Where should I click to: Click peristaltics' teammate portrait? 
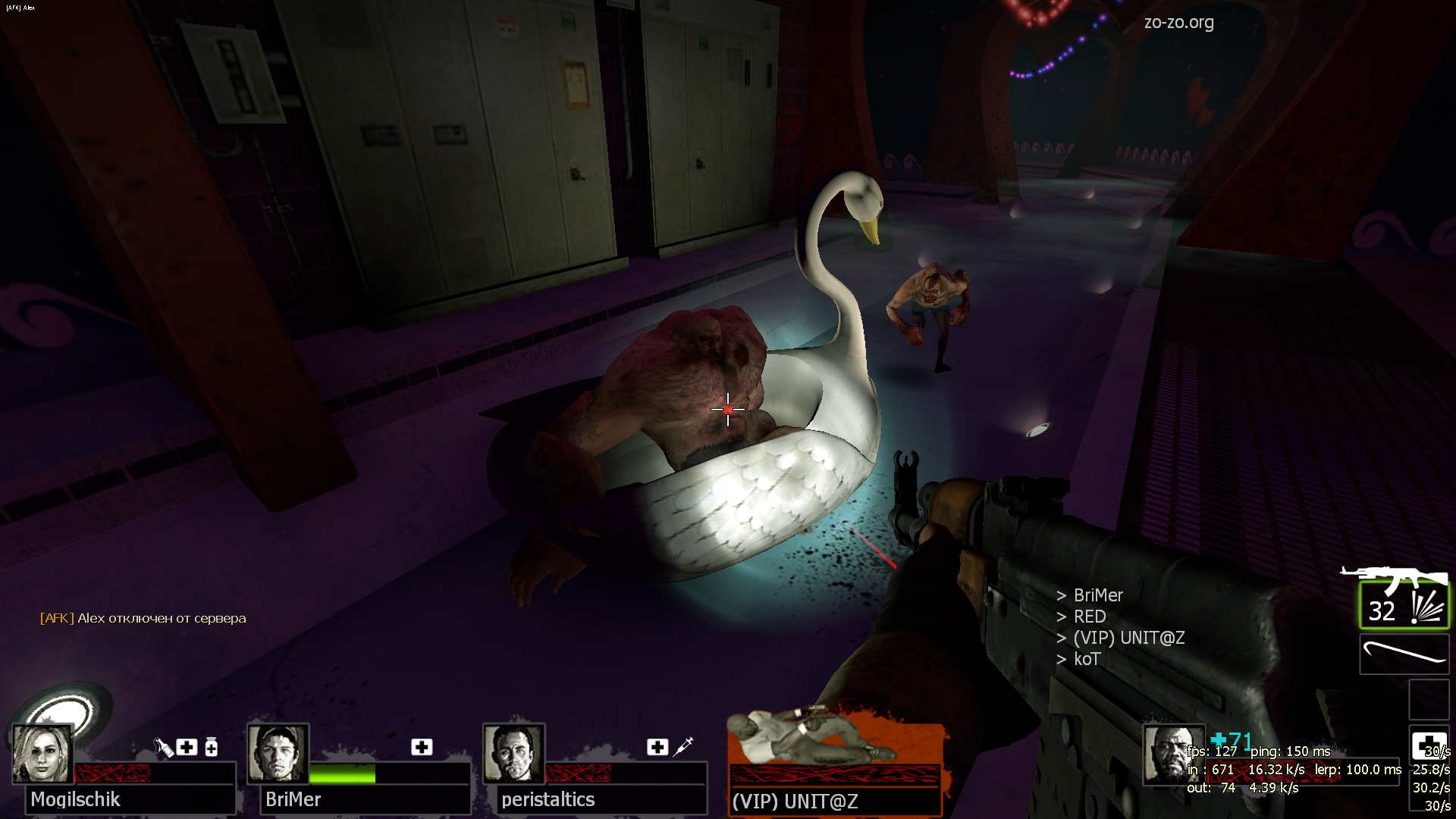point(513,754)
